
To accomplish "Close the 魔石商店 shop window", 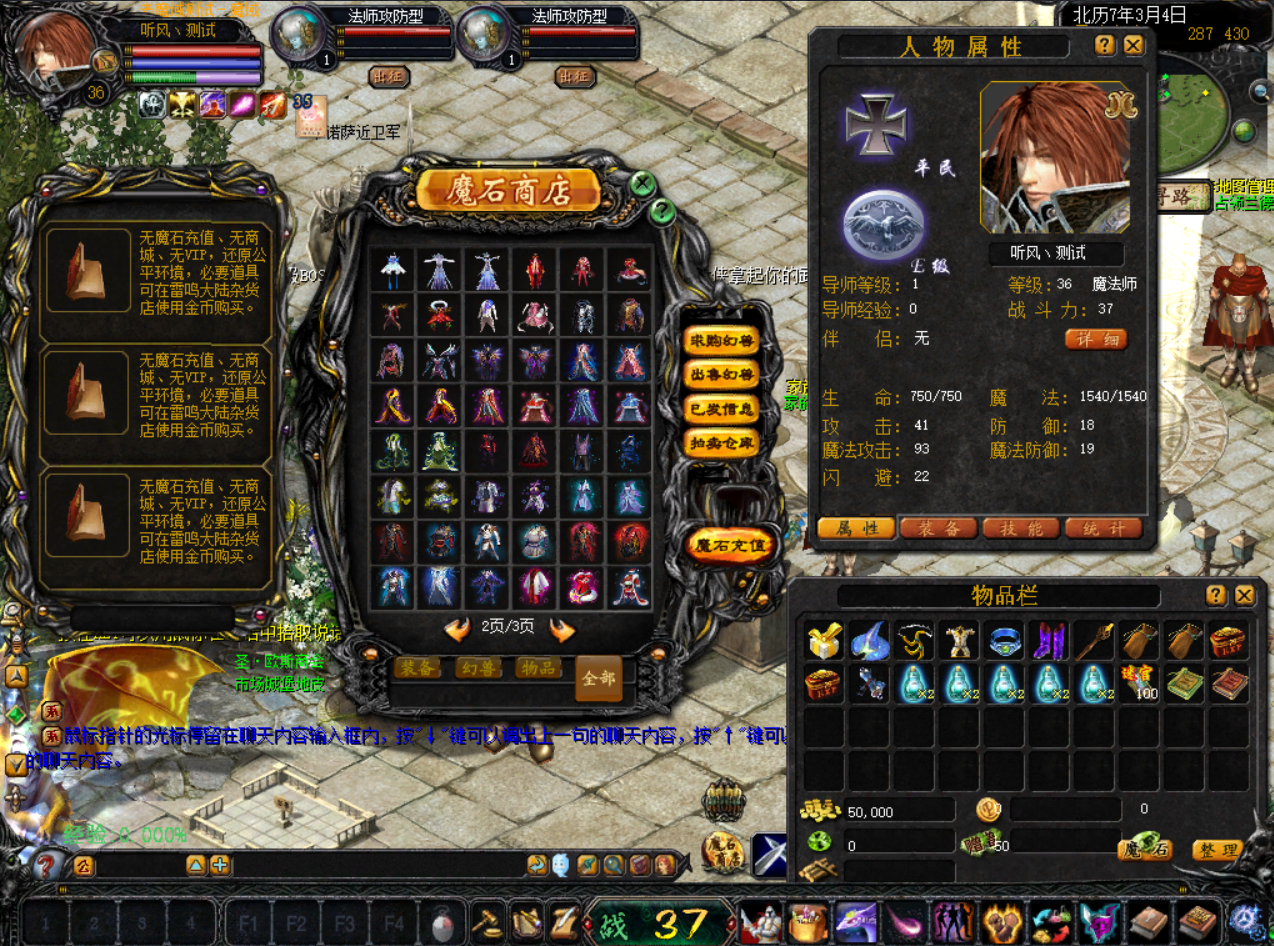I will pos(643,184).
